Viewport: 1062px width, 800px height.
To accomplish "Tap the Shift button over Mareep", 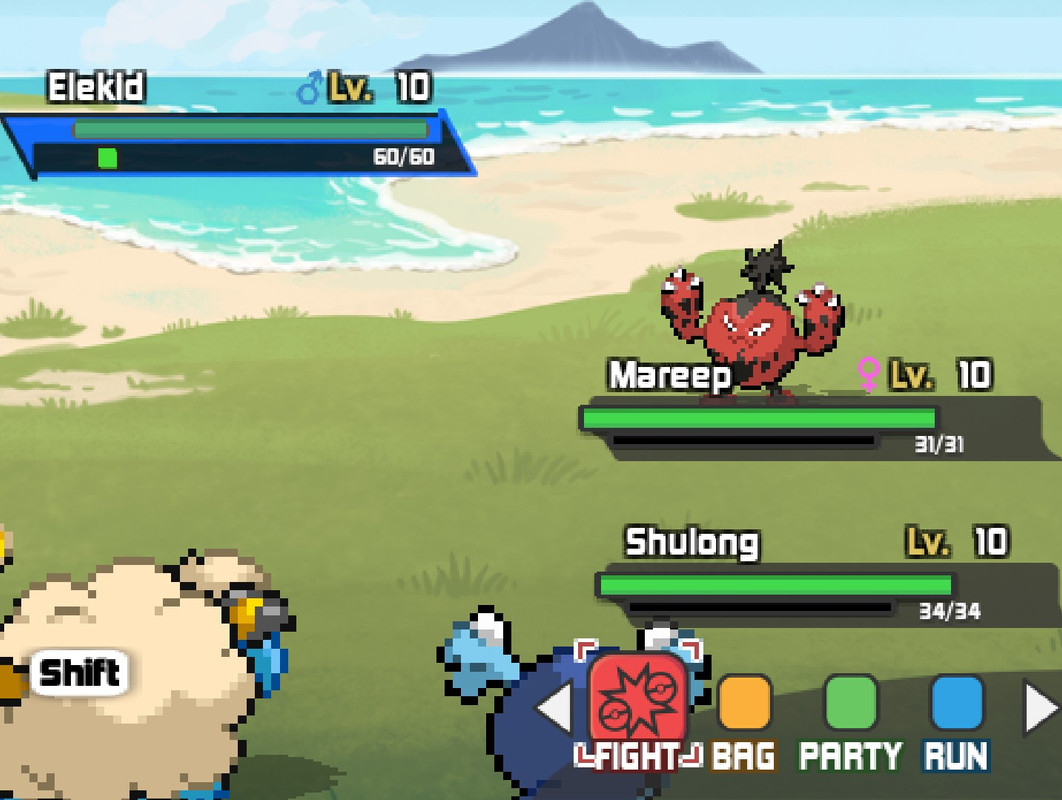I will [80, 673].
